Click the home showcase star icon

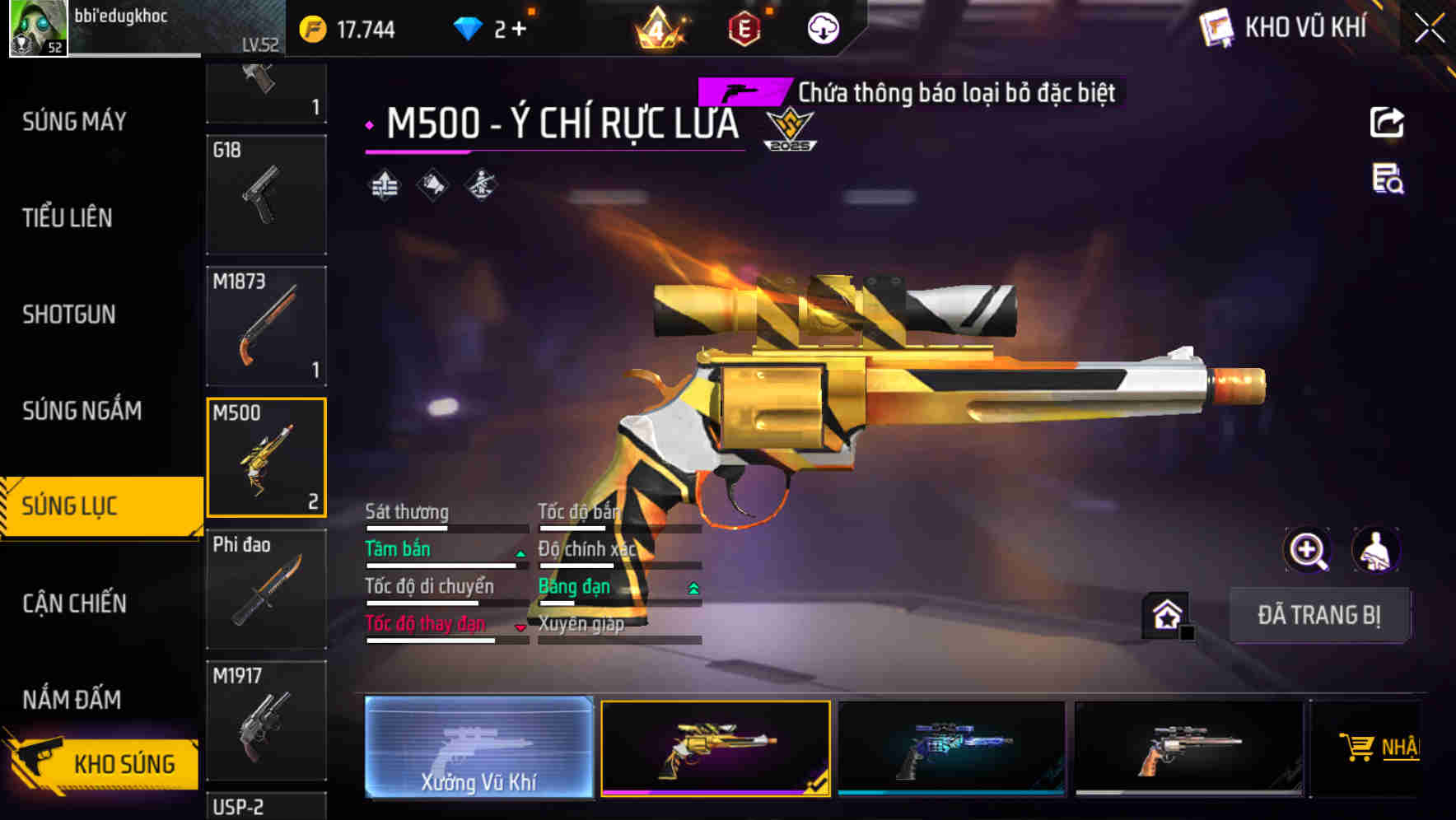tap(1164, 613)
